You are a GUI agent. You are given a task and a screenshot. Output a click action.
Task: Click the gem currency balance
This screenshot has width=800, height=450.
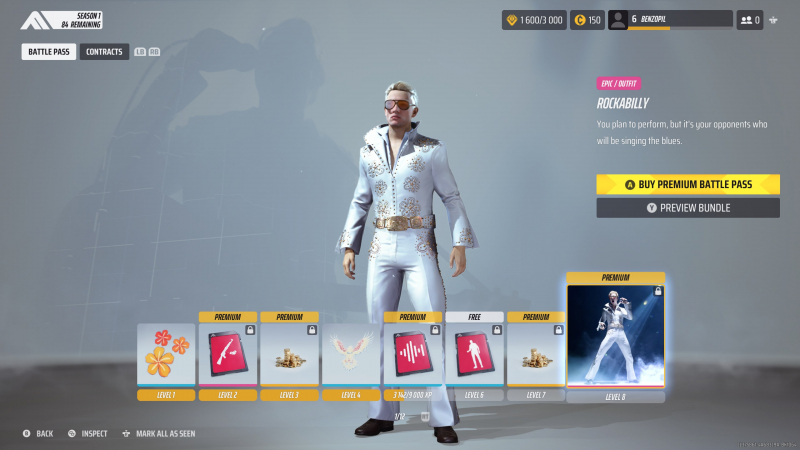tap(533, 20)
